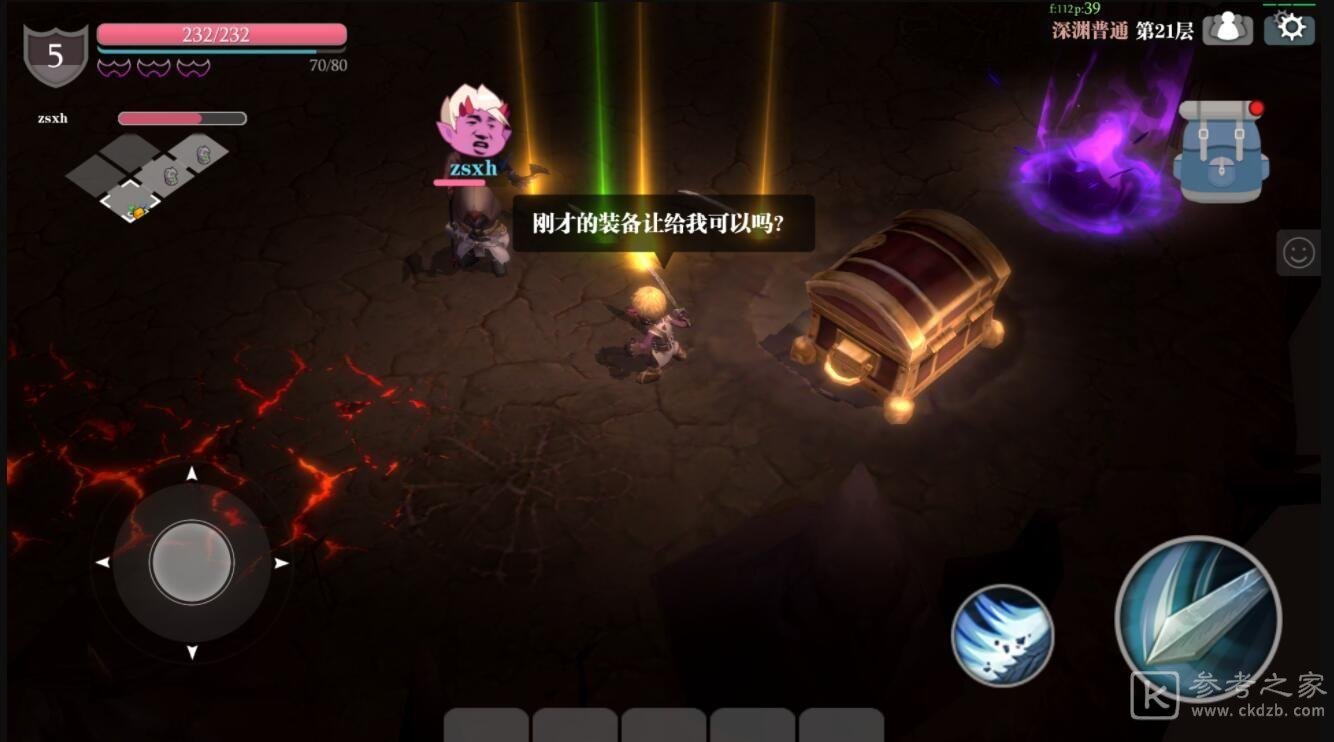Use the whirlwind dash skill
This screenshot has width=1334, height=742.
pos(1002,635)
